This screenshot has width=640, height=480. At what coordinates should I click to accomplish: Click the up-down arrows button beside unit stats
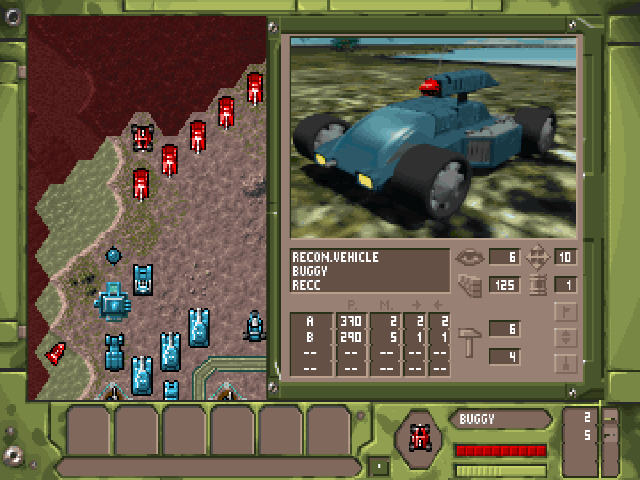coord(566,337)
